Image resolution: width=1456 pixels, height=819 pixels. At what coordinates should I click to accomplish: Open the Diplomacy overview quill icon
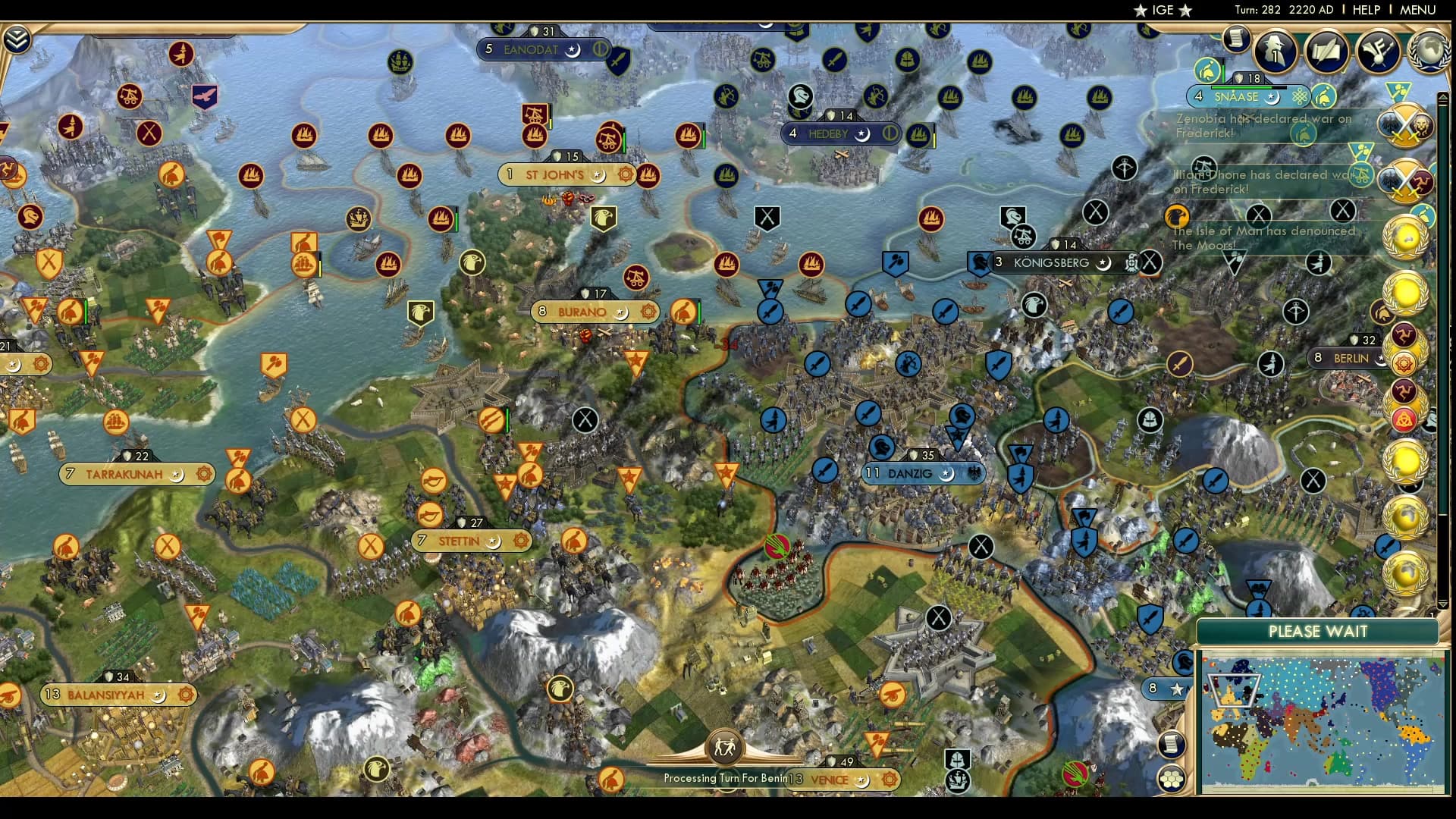pos(1326,53)
